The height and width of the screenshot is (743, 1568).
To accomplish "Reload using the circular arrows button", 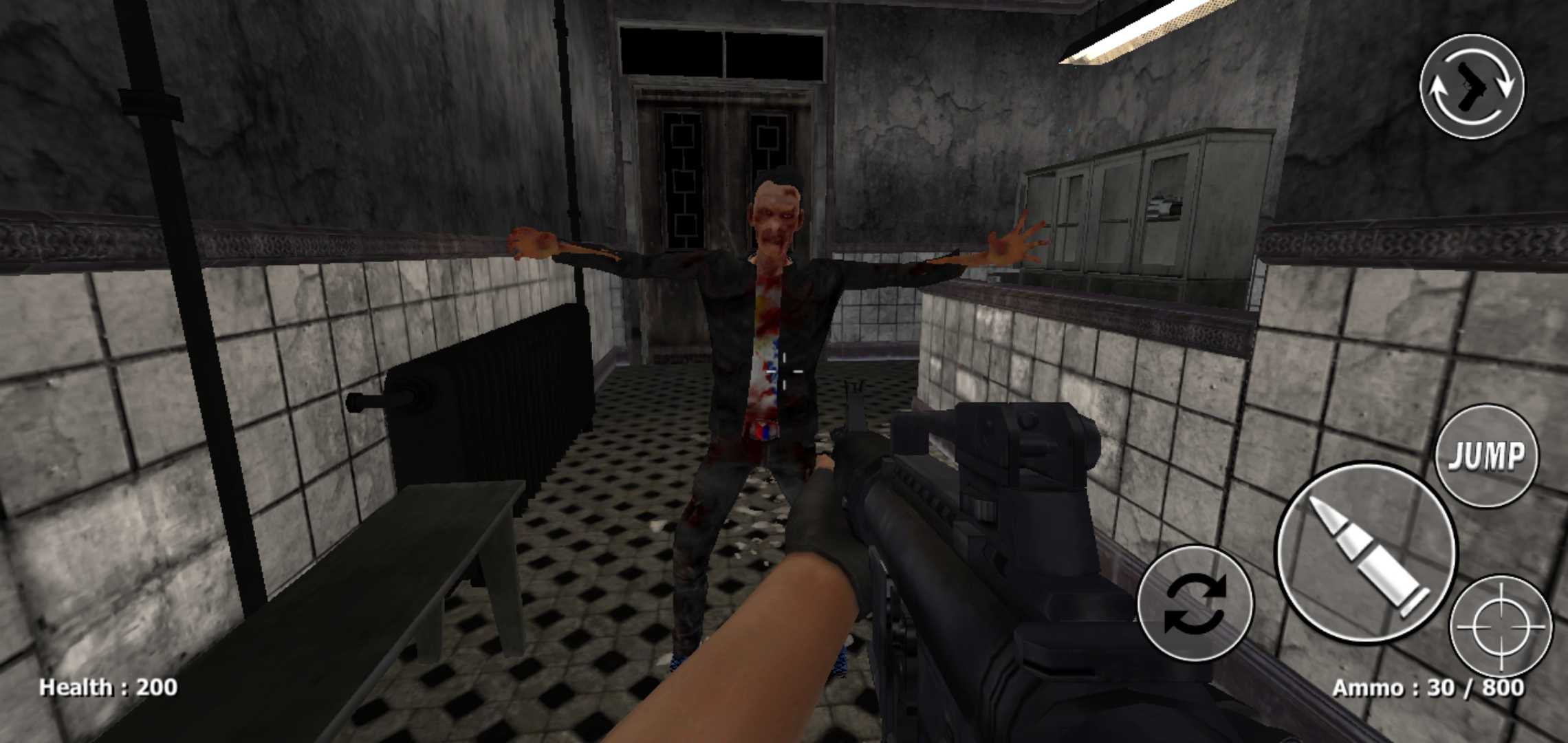I will 1195,603.
